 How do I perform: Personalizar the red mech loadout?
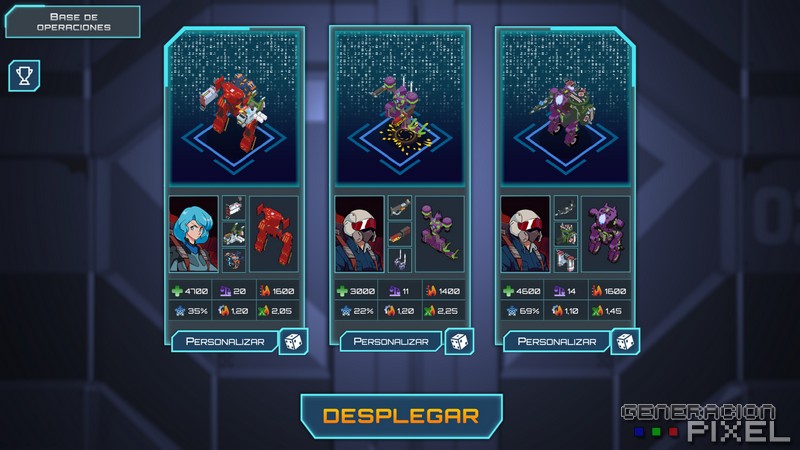(218, 341)
